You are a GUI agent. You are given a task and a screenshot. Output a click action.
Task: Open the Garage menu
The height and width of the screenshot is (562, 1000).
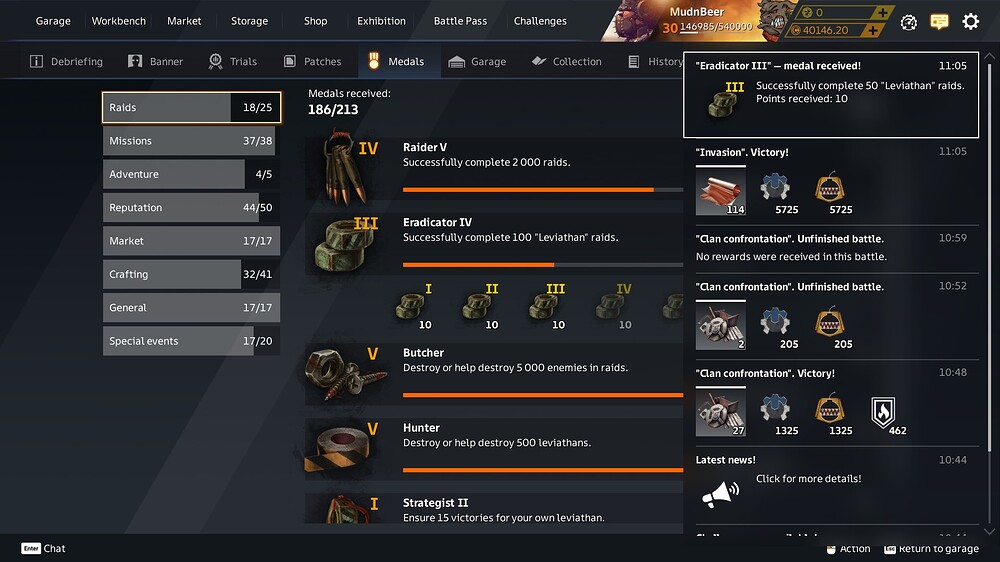tap(53, 21)
